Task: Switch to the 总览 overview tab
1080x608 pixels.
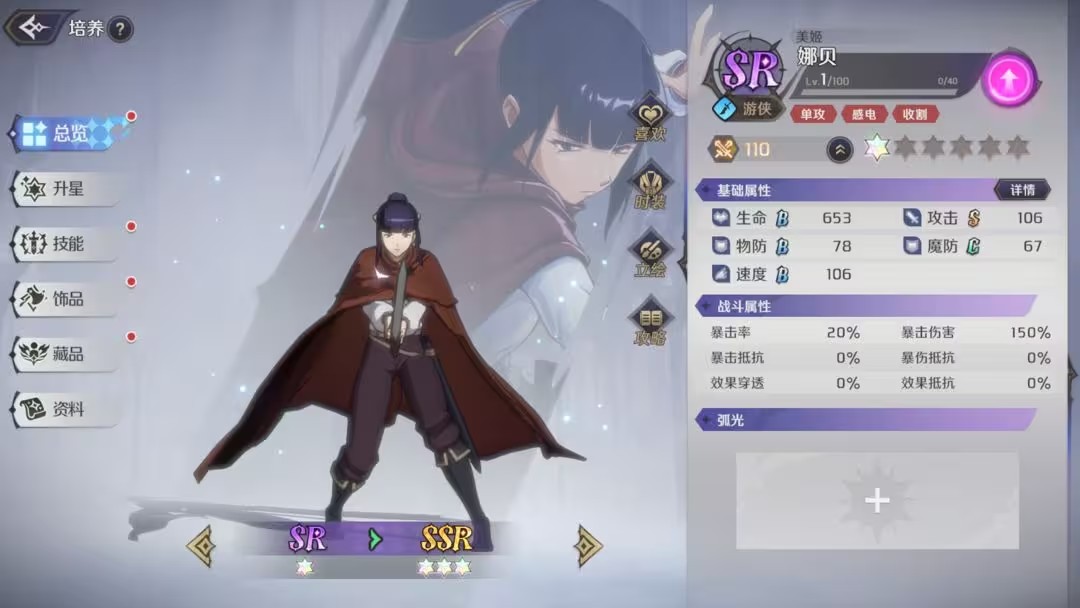Action: 68,133
